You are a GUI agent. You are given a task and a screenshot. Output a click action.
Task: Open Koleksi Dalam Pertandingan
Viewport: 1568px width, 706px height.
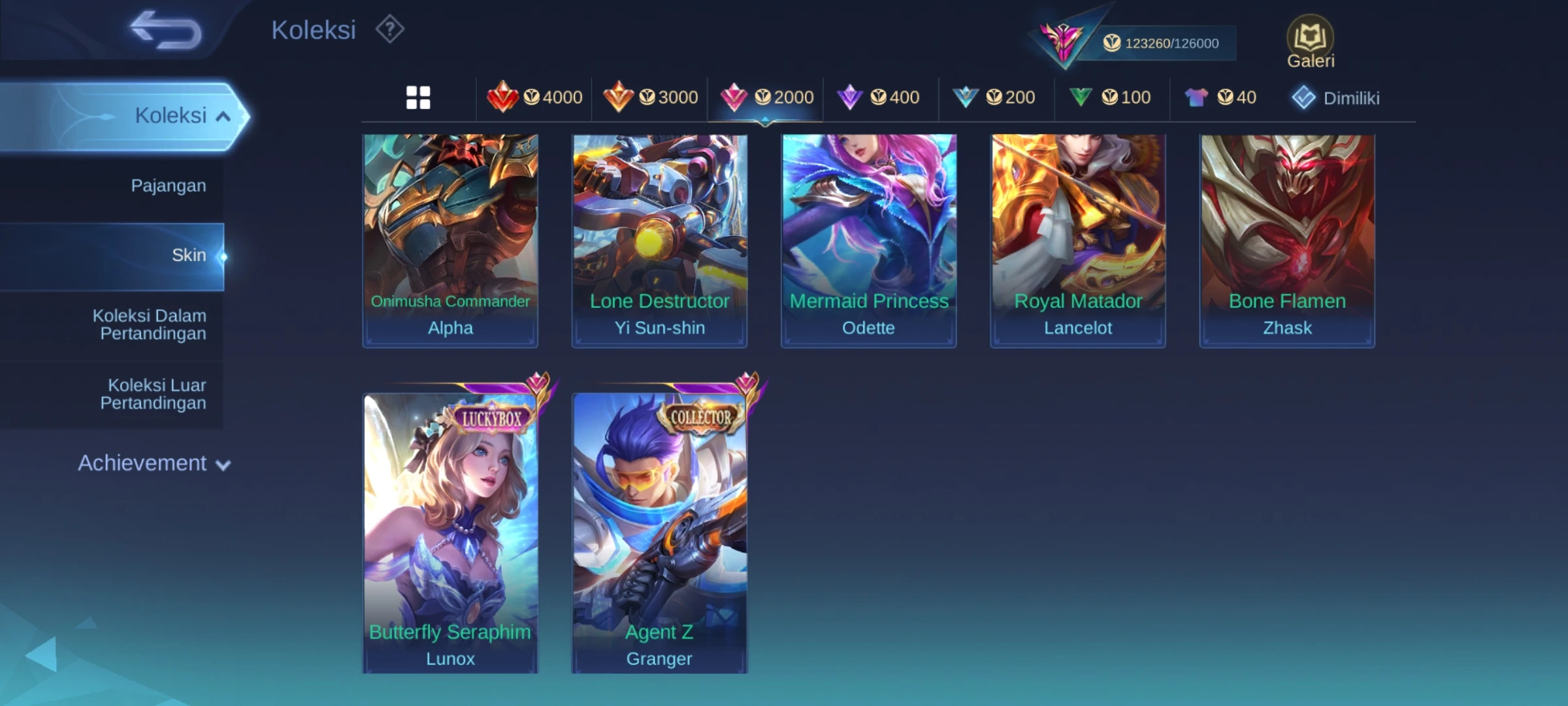(149, 324)
